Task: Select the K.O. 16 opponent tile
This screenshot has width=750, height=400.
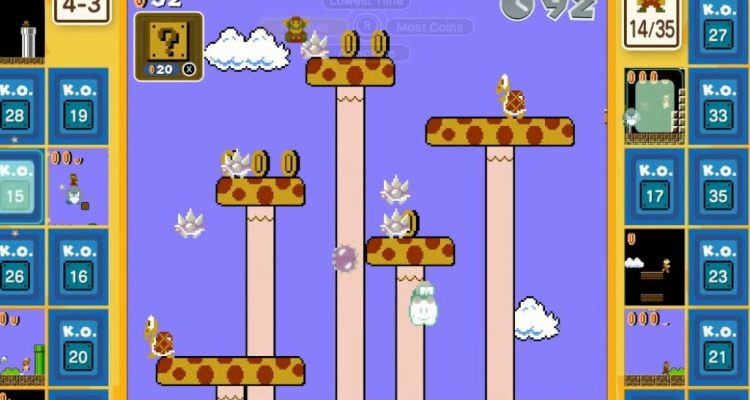Action: pyautogui.click(x=79, y=265)
